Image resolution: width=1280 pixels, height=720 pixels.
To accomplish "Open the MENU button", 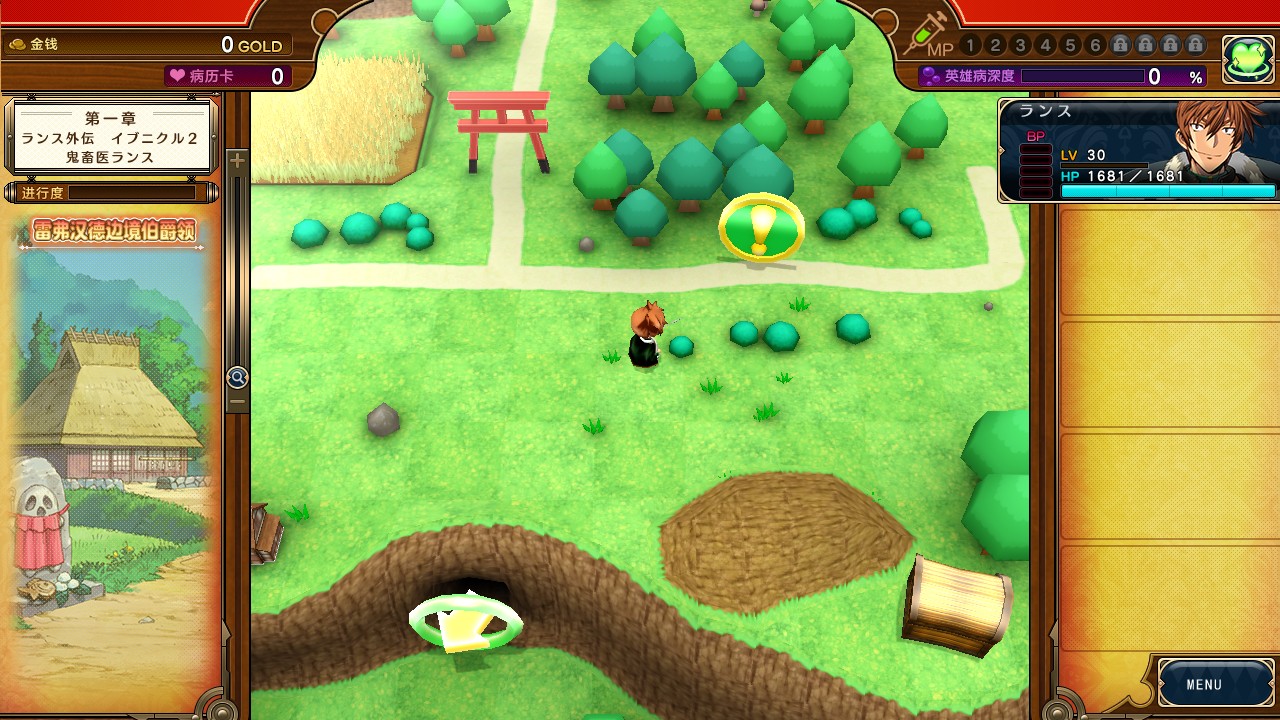I will click(x=1203, y=685).
